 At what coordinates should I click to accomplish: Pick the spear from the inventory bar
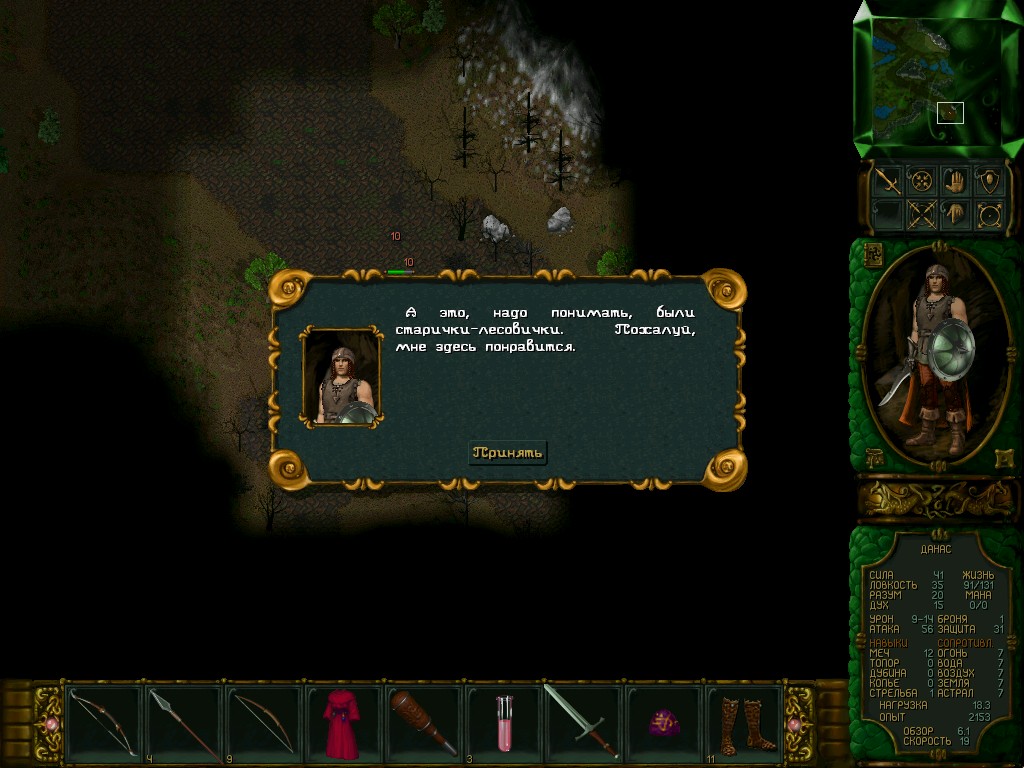pos(184,722)
